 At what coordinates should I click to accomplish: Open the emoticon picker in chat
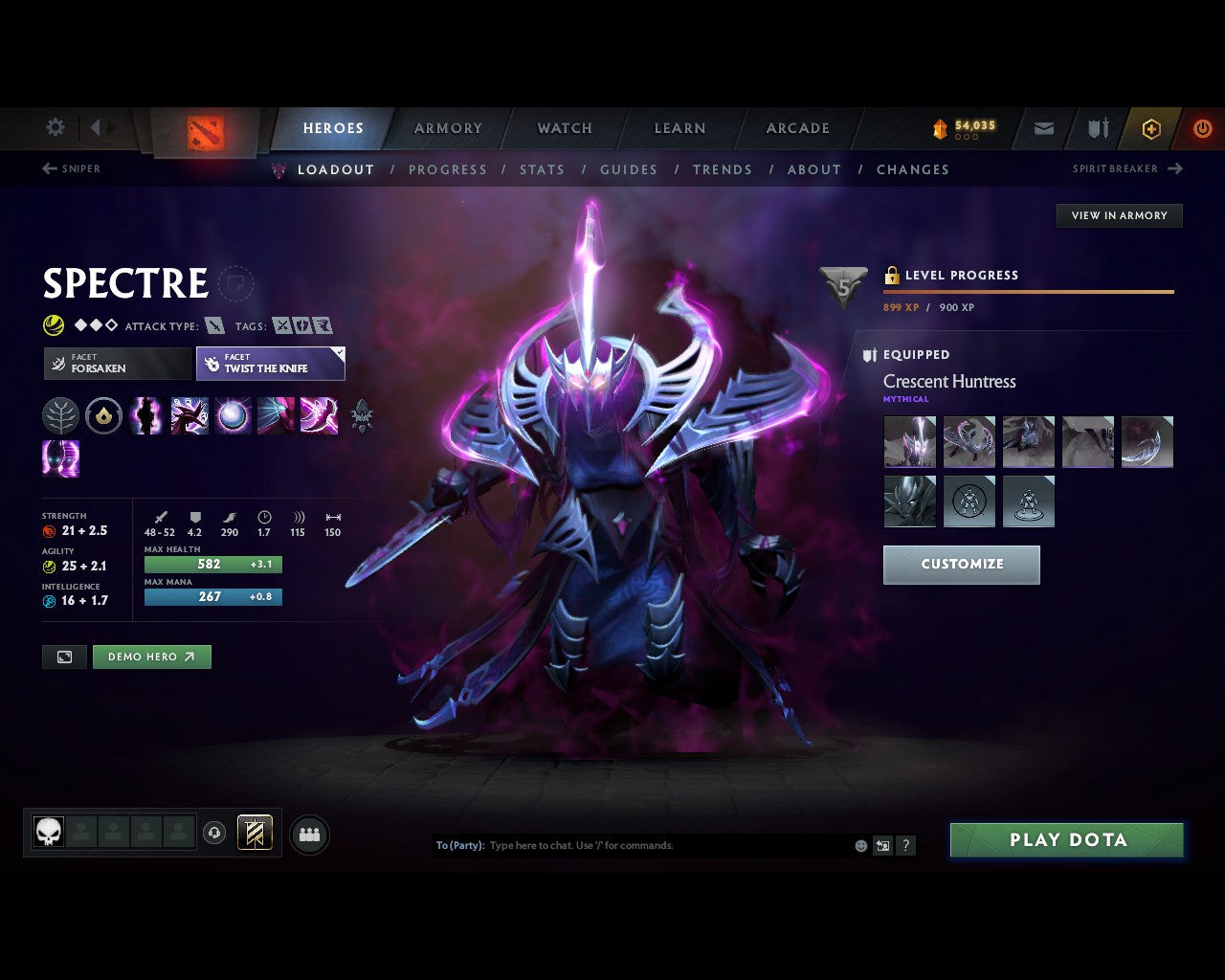point(859,845)
